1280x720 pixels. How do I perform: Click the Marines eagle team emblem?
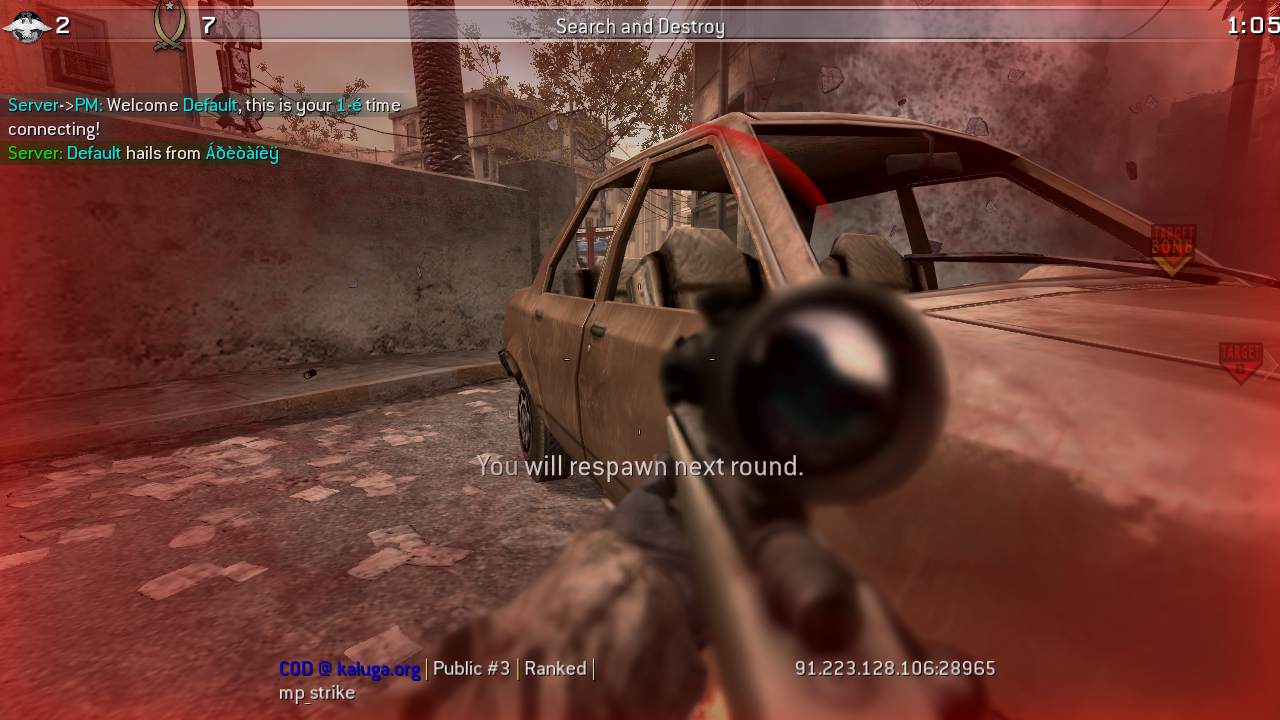point(25,25)
